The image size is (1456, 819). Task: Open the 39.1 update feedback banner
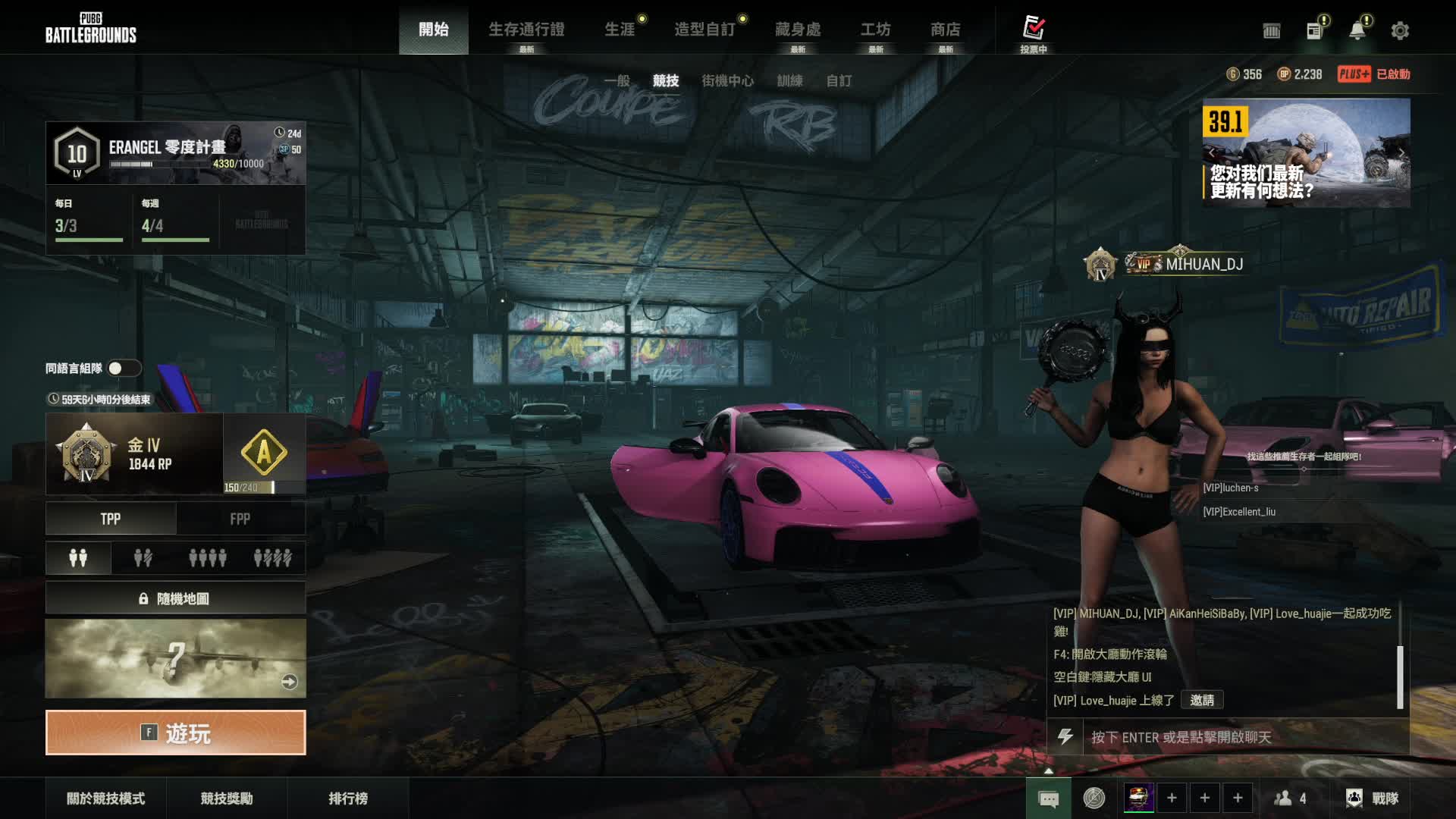tap(1306, 153)
